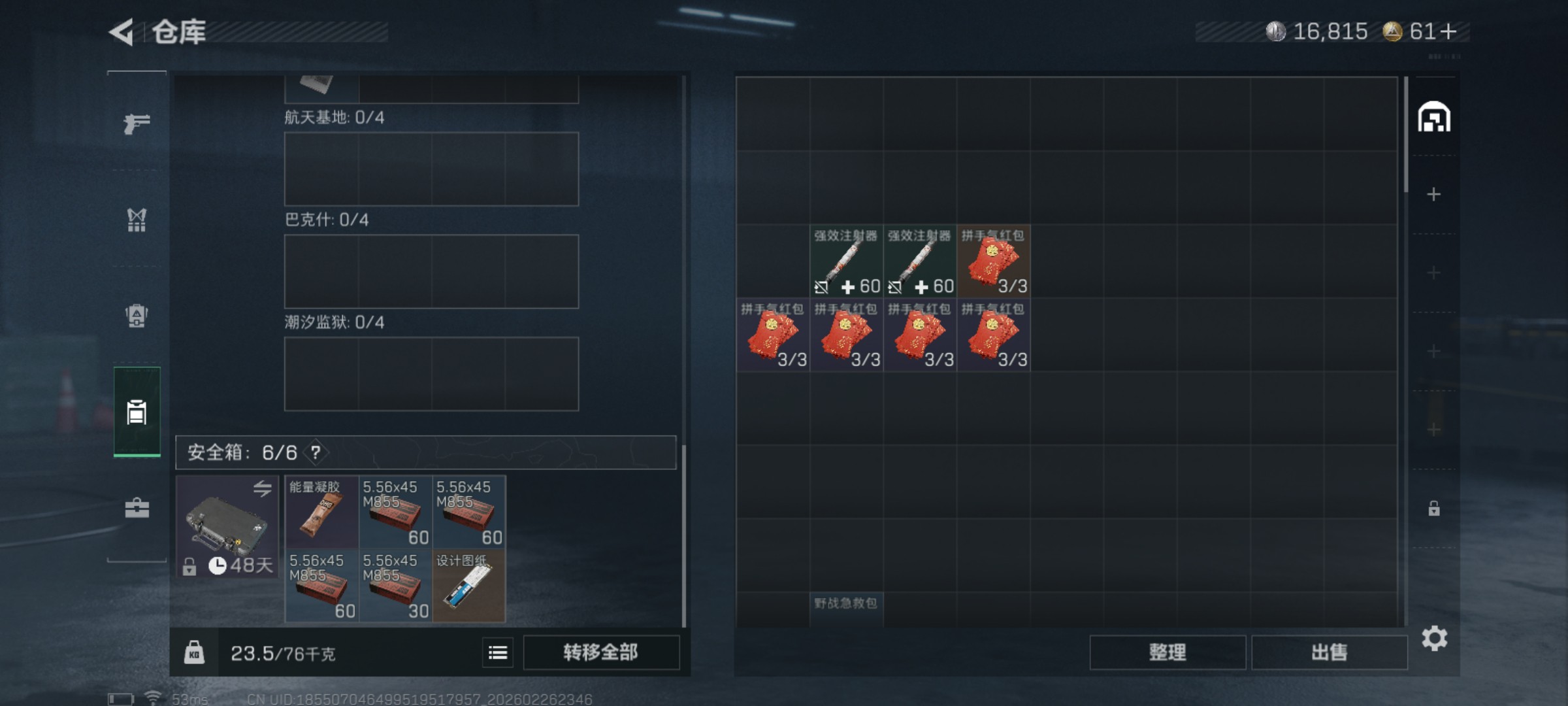The width and height of the screenshot is (1568, 706).
Task: Open storage settings gear icon
Action: tap(1434, 639)
